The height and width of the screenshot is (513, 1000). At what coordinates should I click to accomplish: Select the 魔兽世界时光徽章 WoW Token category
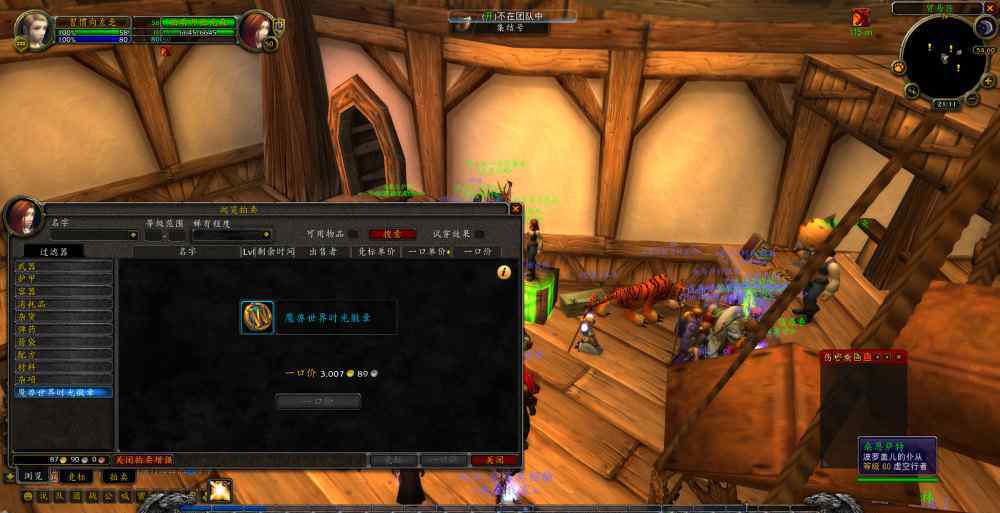click(x=63, y=392)
